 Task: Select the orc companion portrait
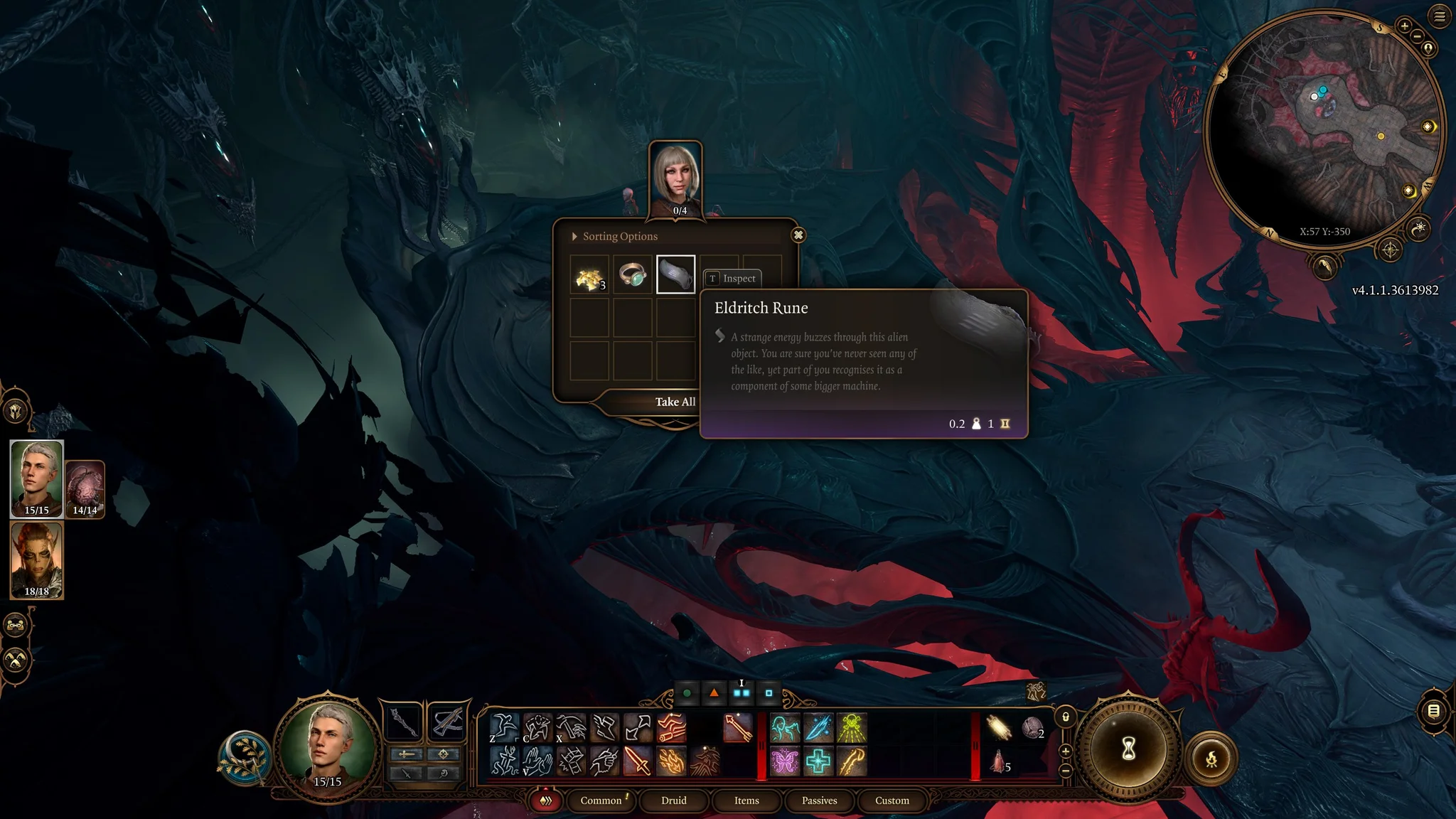pyautogui.click(x=37, y=560)
